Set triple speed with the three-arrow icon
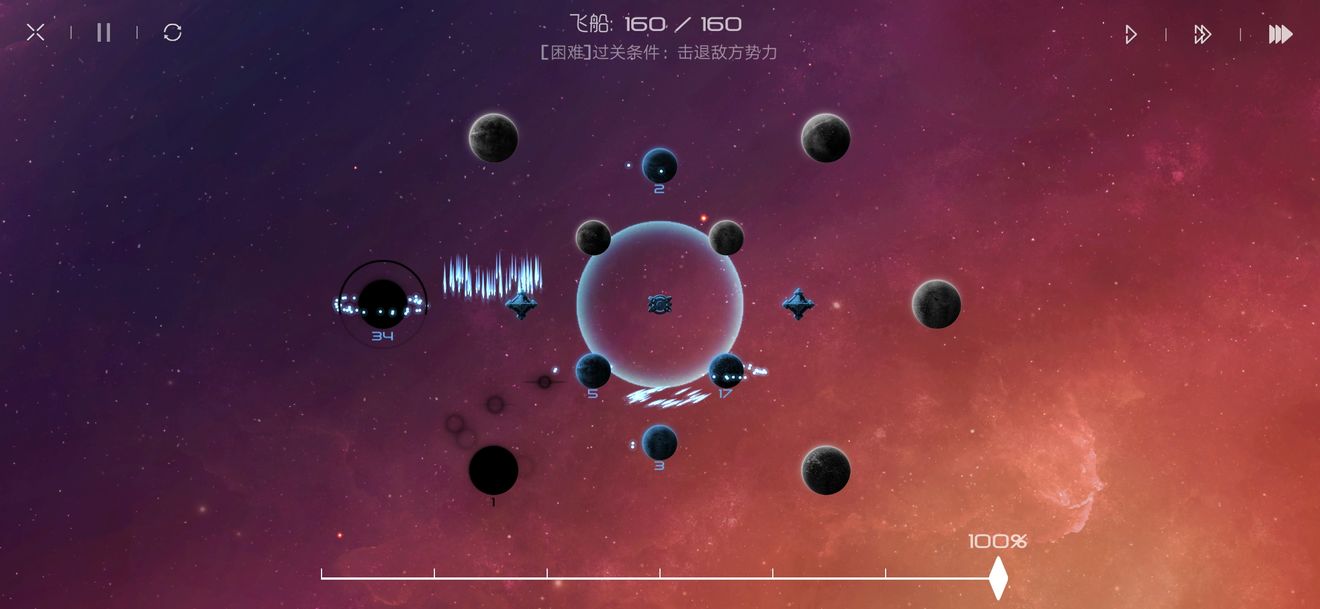 (1280, 35)
